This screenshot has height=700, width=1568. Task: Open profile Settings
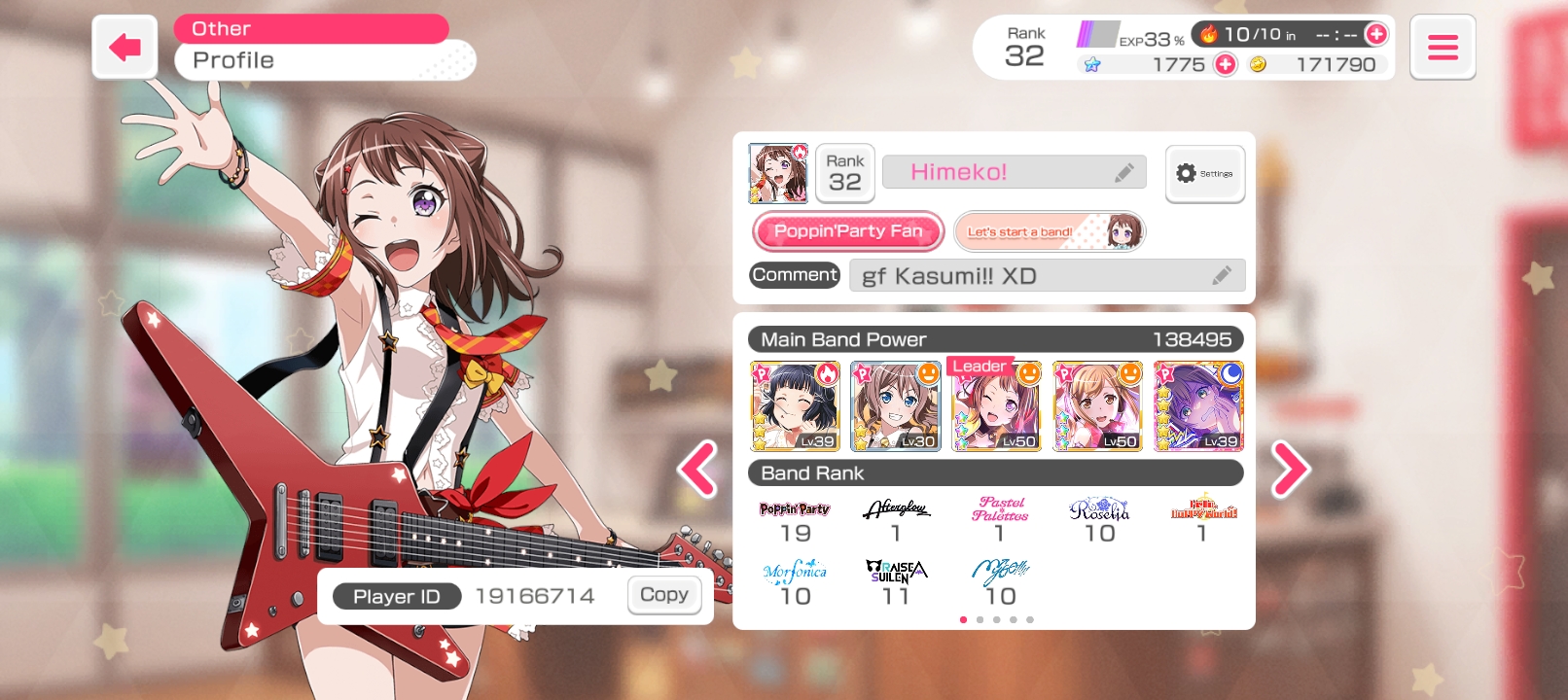(x=1204, y=173)
